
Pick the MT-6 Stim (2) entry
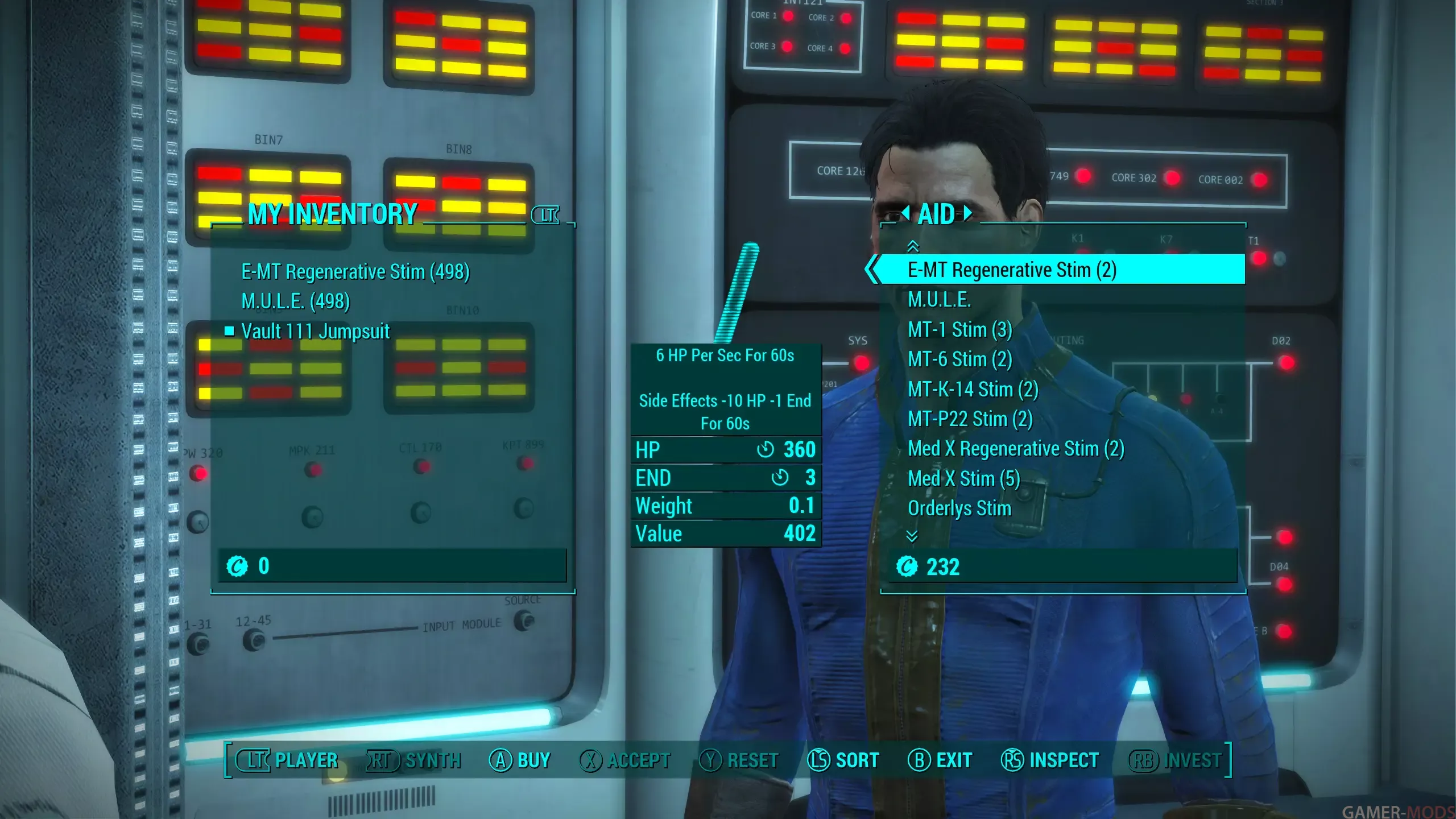pyautogui.click(x=959, y=359)
